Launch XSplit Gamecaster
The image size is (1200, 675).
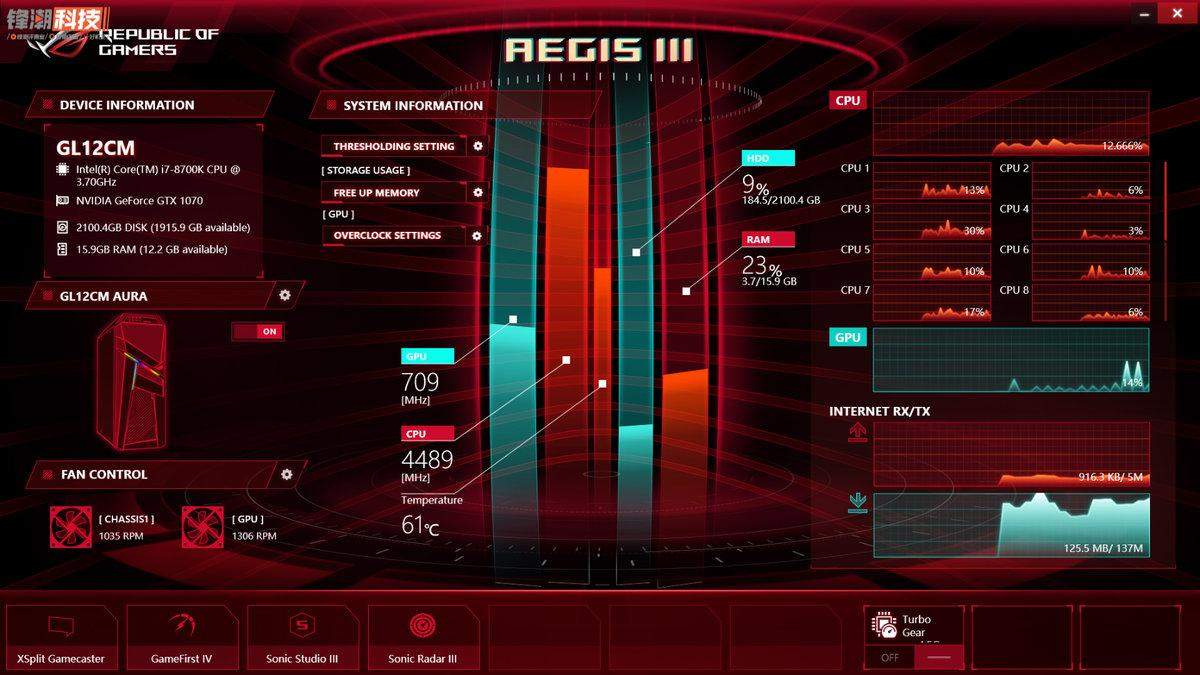(x=61, y=637)
